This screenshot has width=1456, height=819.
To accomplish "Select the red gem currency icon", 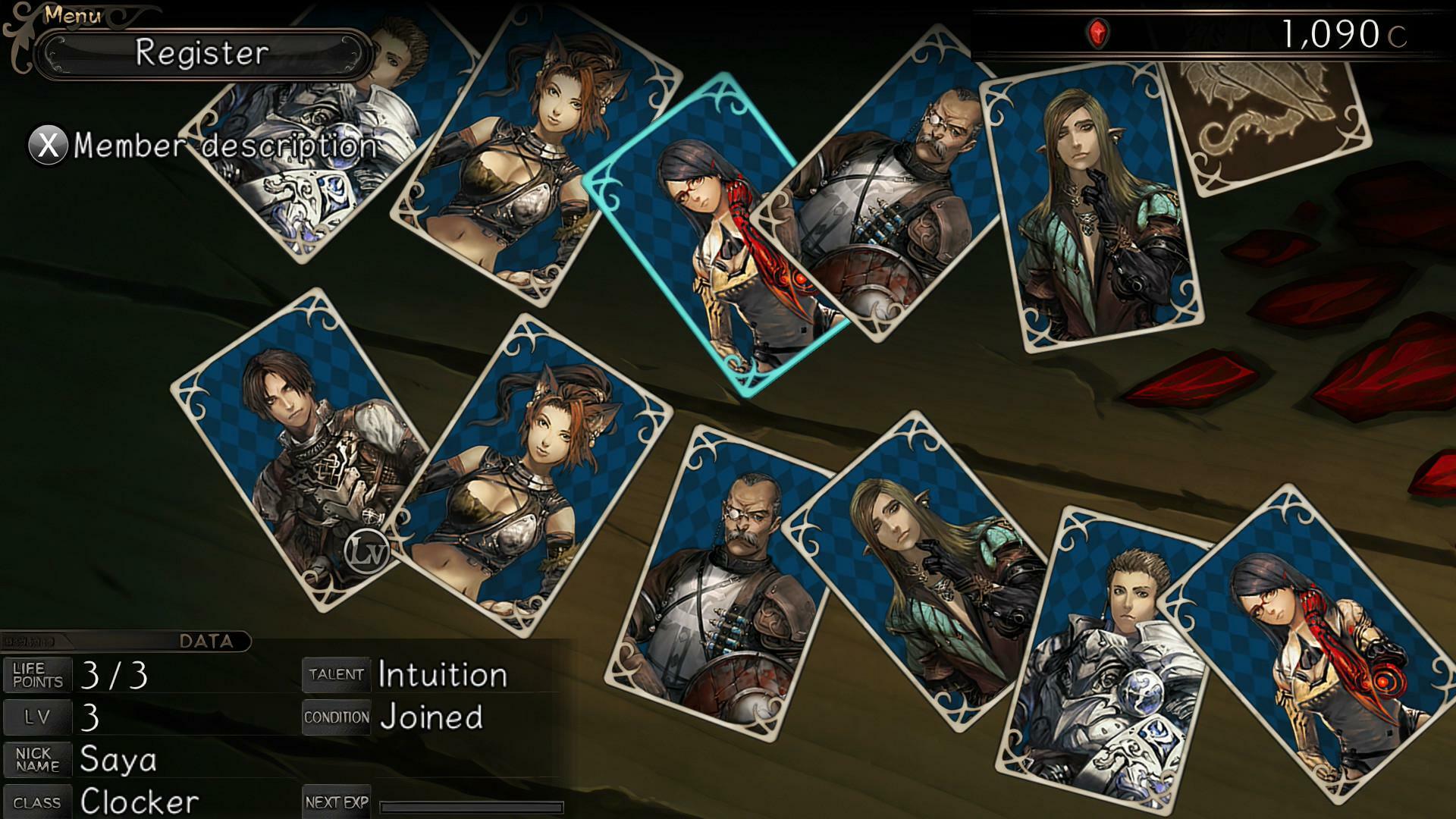I will click(1099, 32).
